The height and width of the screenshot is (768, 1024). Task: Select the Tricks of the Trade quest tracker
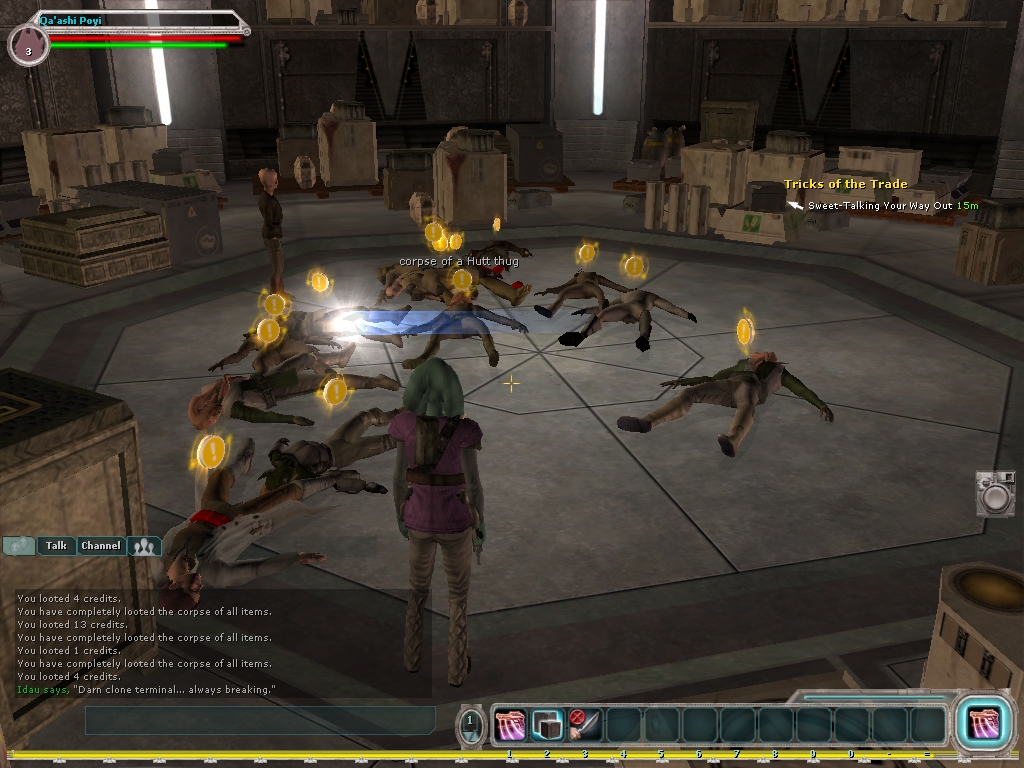[845, 184]
